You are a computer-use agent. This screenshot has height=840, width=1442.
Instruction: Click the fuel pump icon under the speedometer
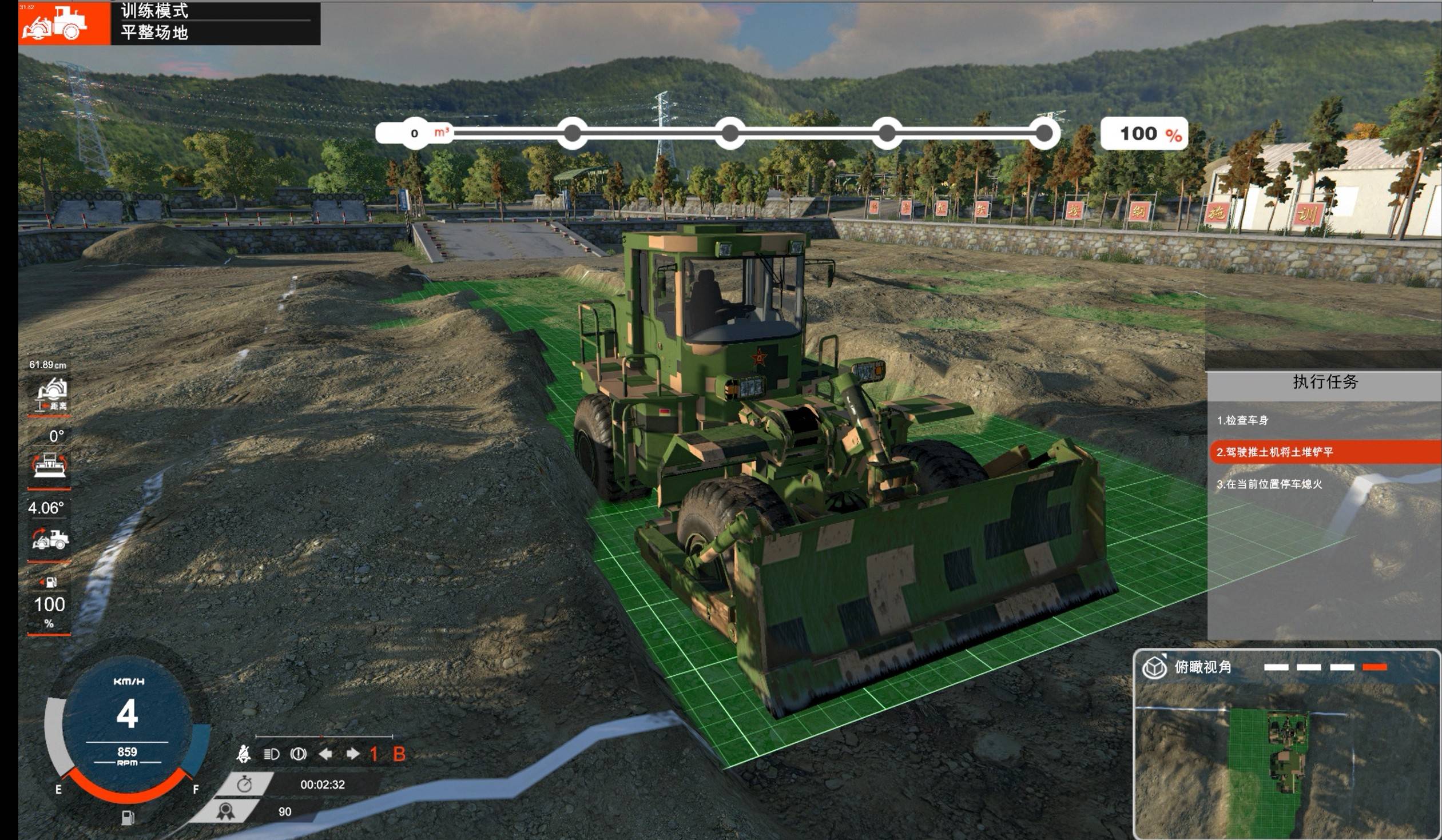pos(128,818)
